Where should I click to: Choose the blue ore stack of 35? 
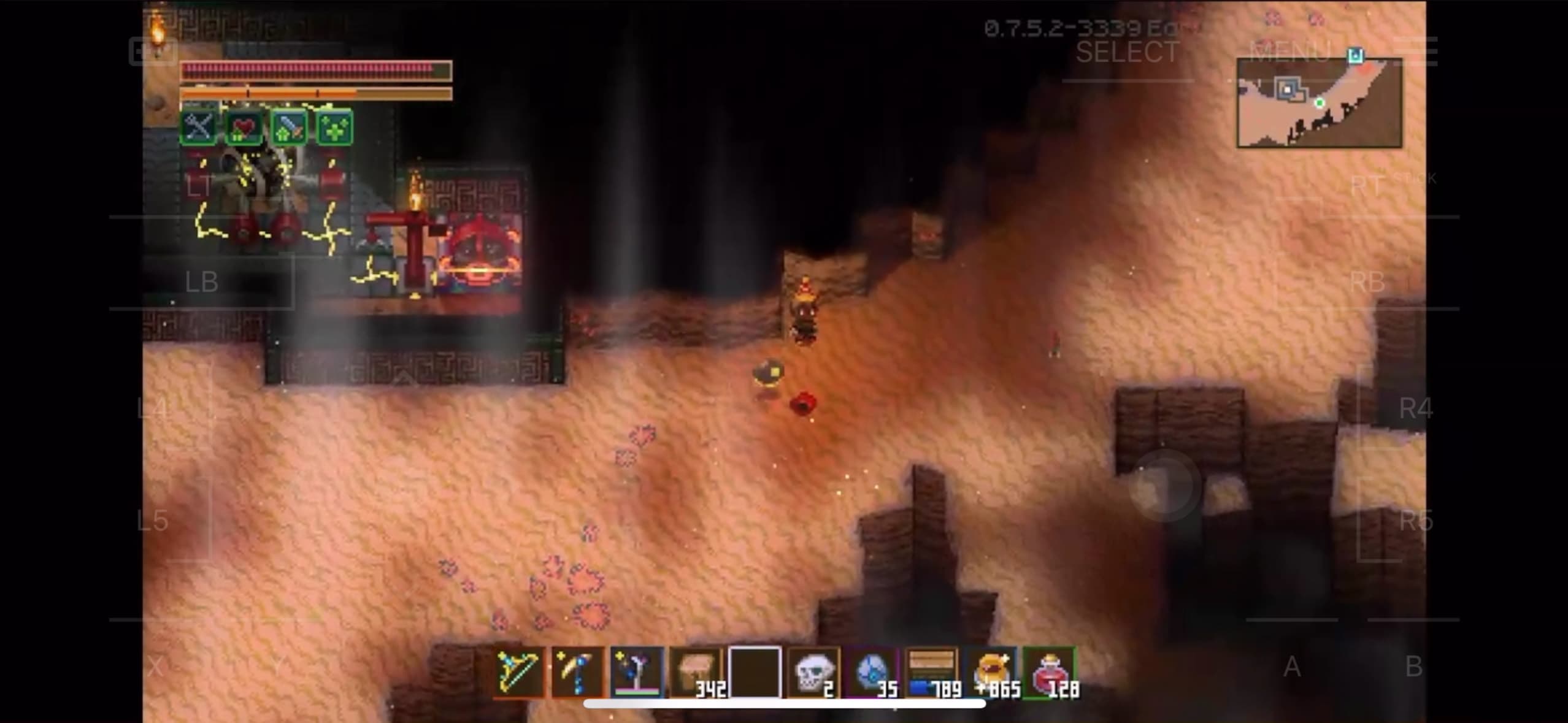click(x=872, y=672)
